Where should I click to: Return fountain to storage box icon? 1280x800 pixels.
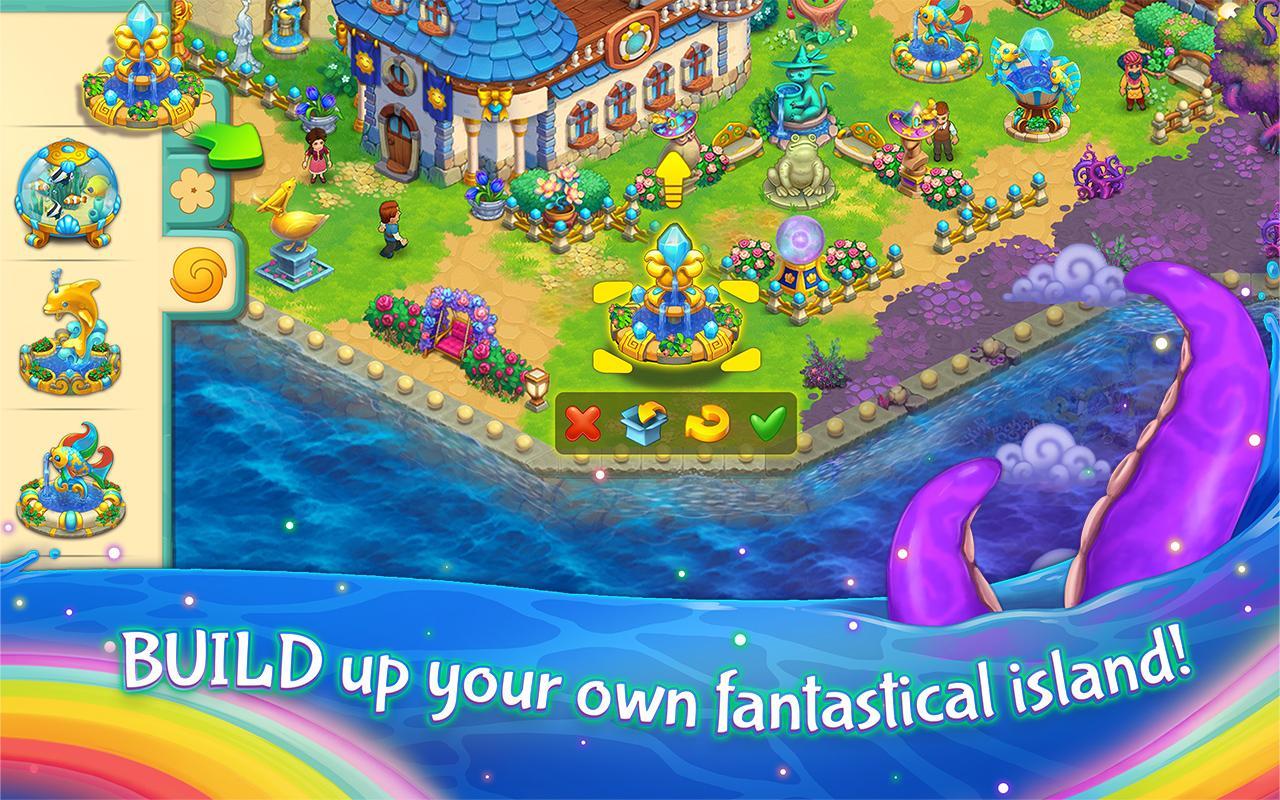pyautogui.click(x=645, y=423)
